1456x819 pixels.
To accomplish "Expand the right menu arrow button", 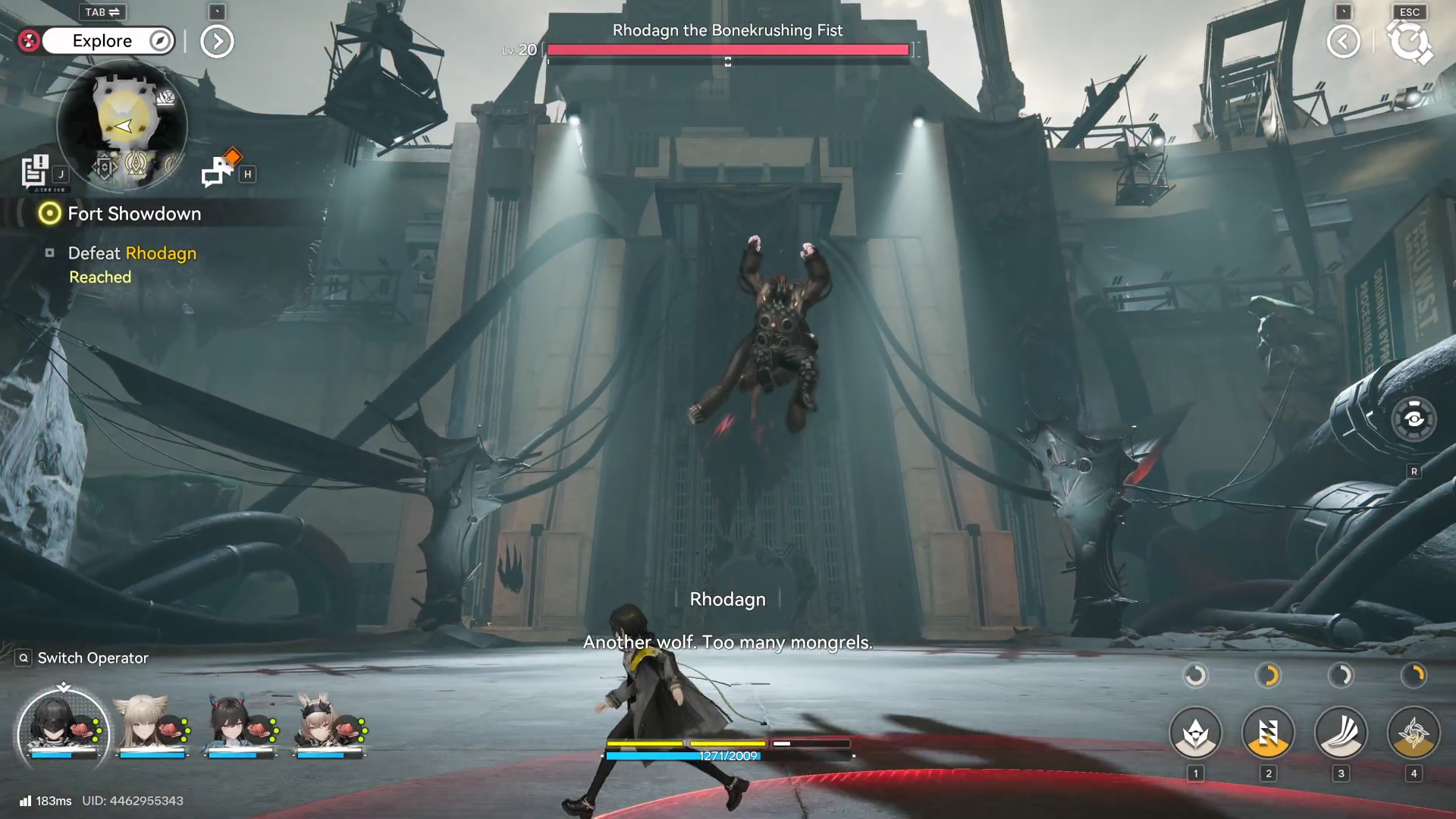I will [x=1343, y=42].
